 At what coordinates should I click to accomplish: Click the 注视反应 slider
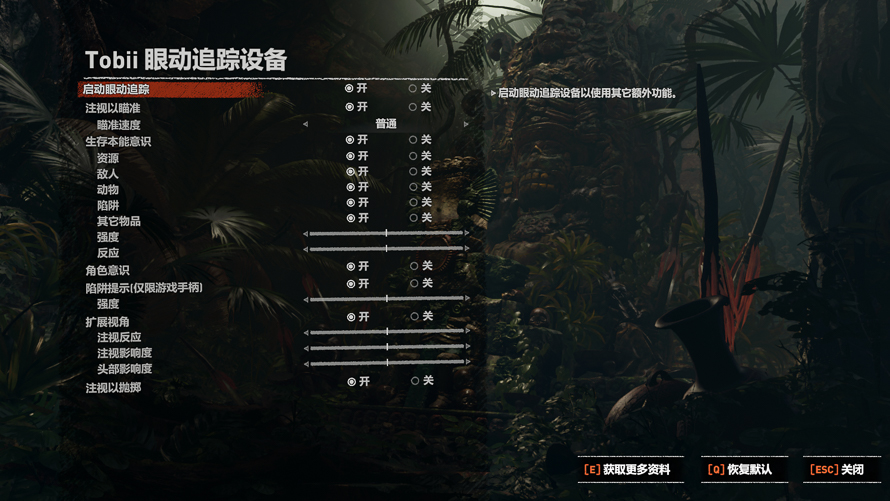(x=386, y=332)
